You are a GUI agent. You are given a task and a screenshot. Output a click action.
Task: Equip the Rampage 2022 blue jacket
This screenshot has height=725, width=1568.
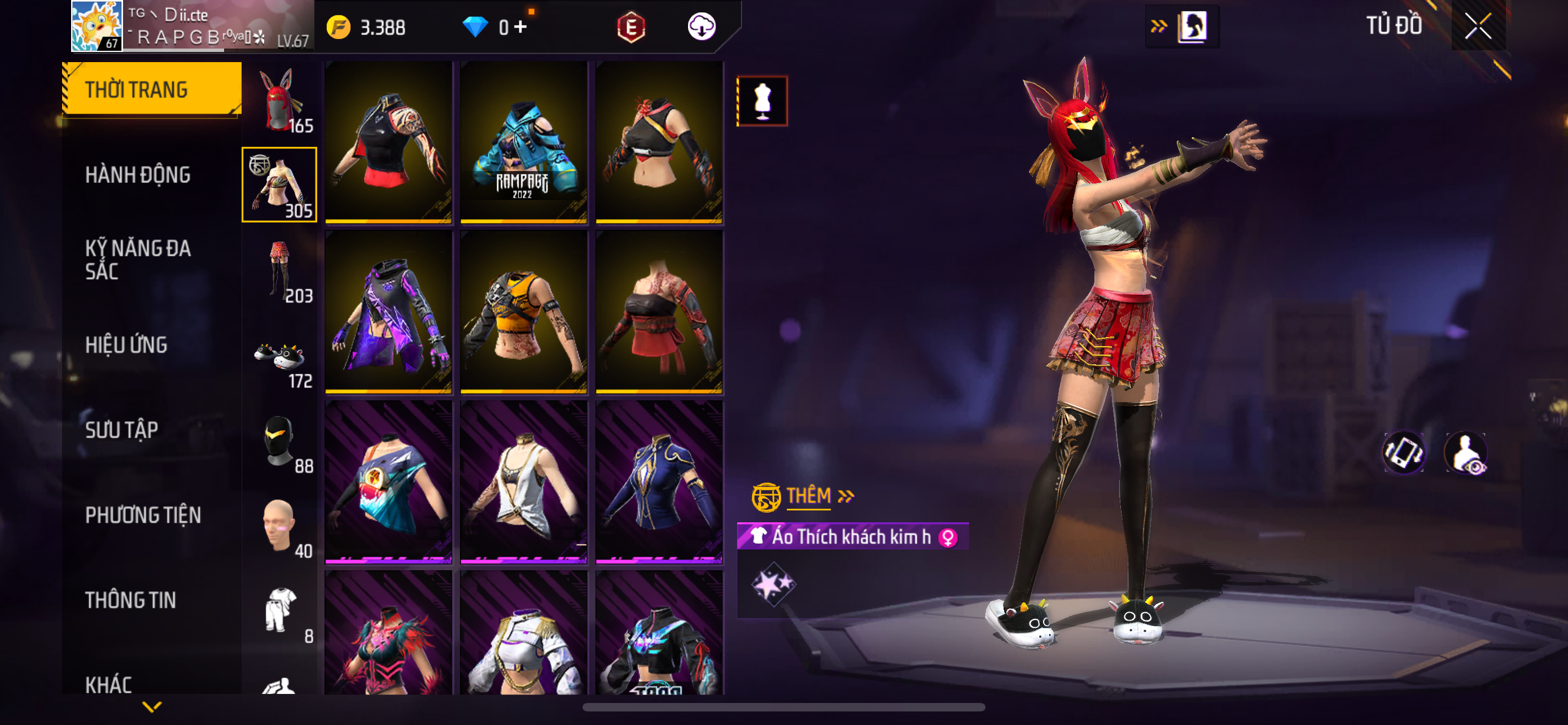(523, 141)
